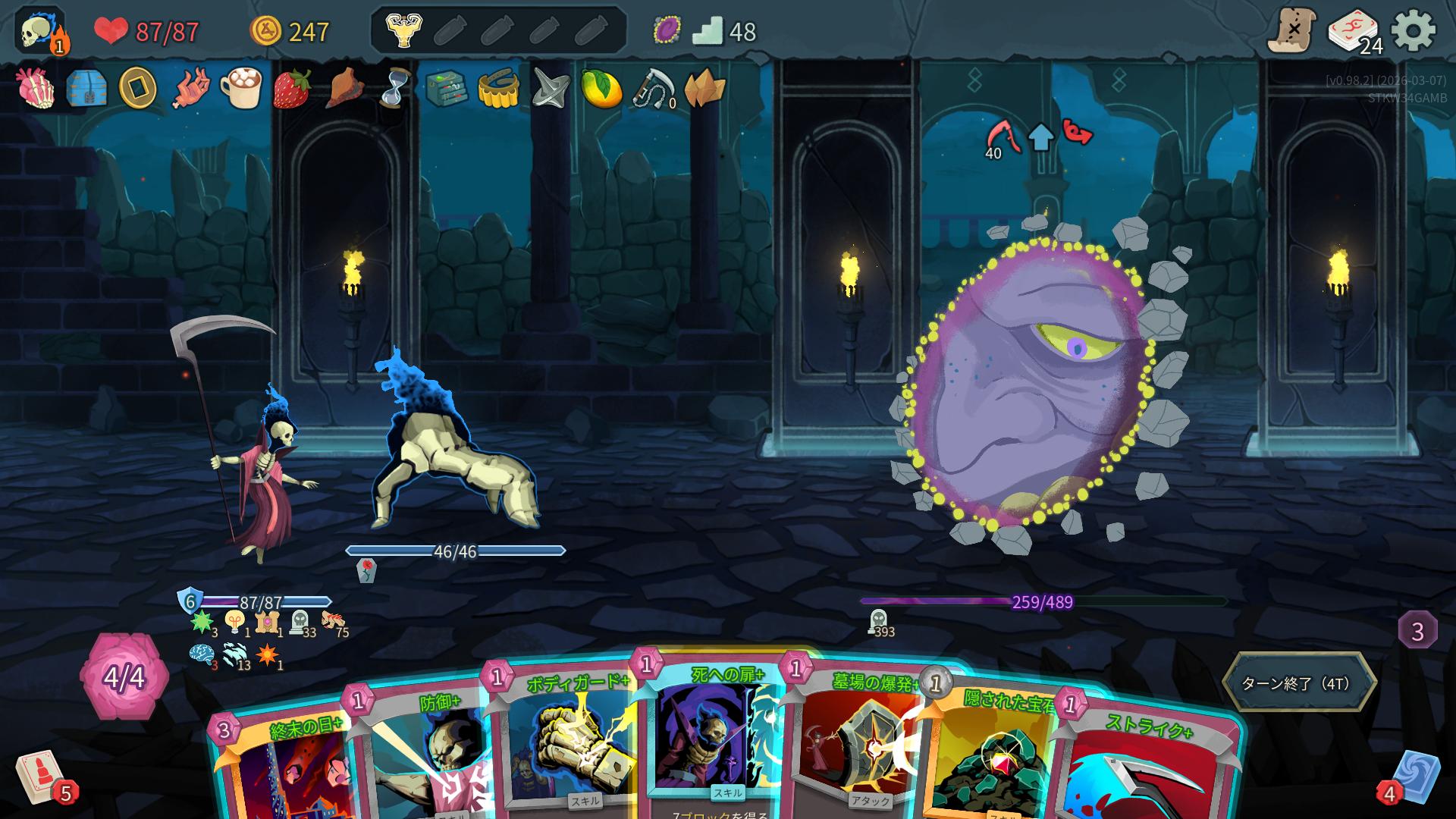Open the exhaust pile counter

[1417, 630]
